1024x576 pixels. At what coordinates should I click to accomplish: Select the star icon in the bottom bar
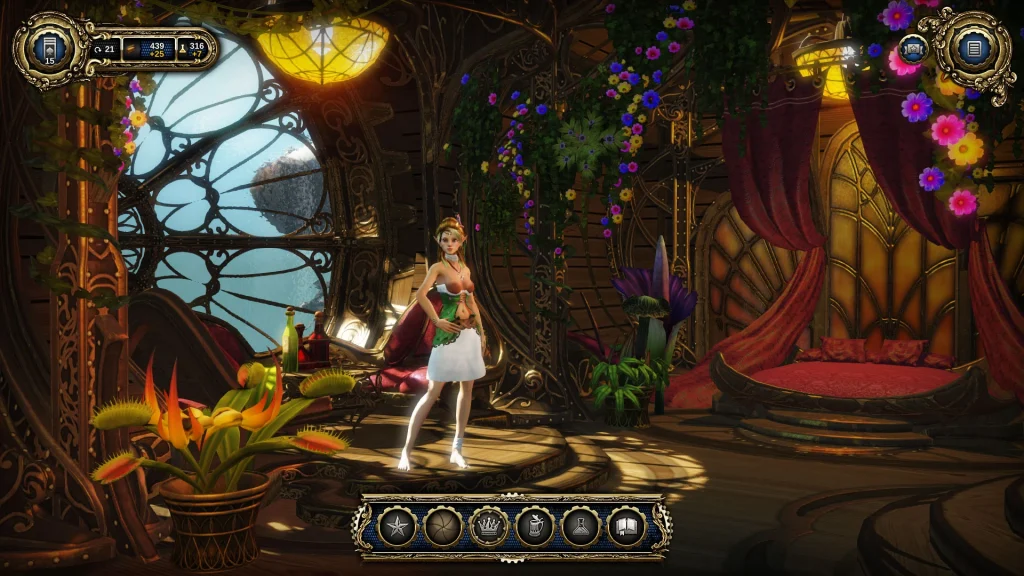pyautogui.click(x=397, y=526)
